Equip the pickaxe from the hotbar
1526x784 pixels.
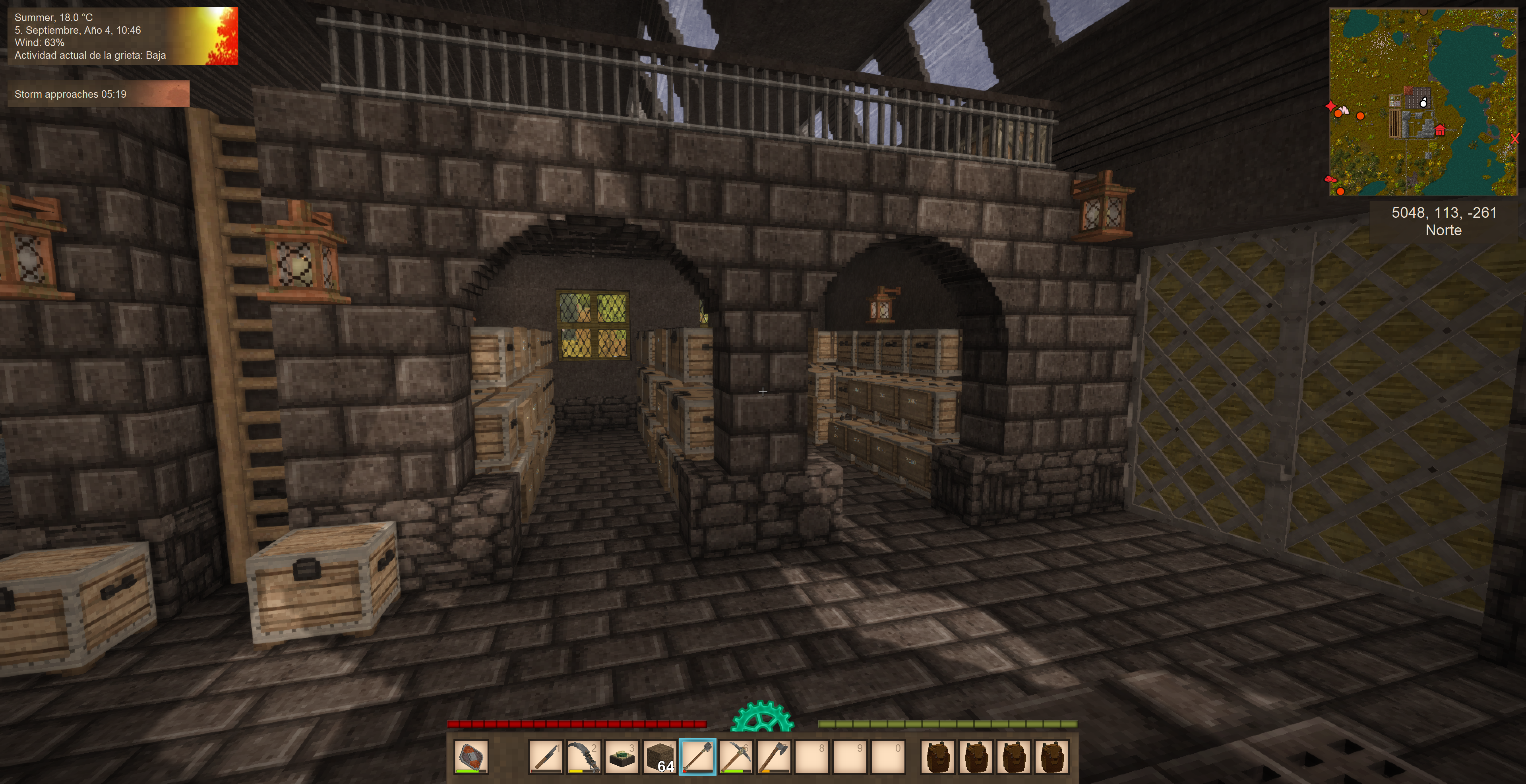[x=736, y=756]
